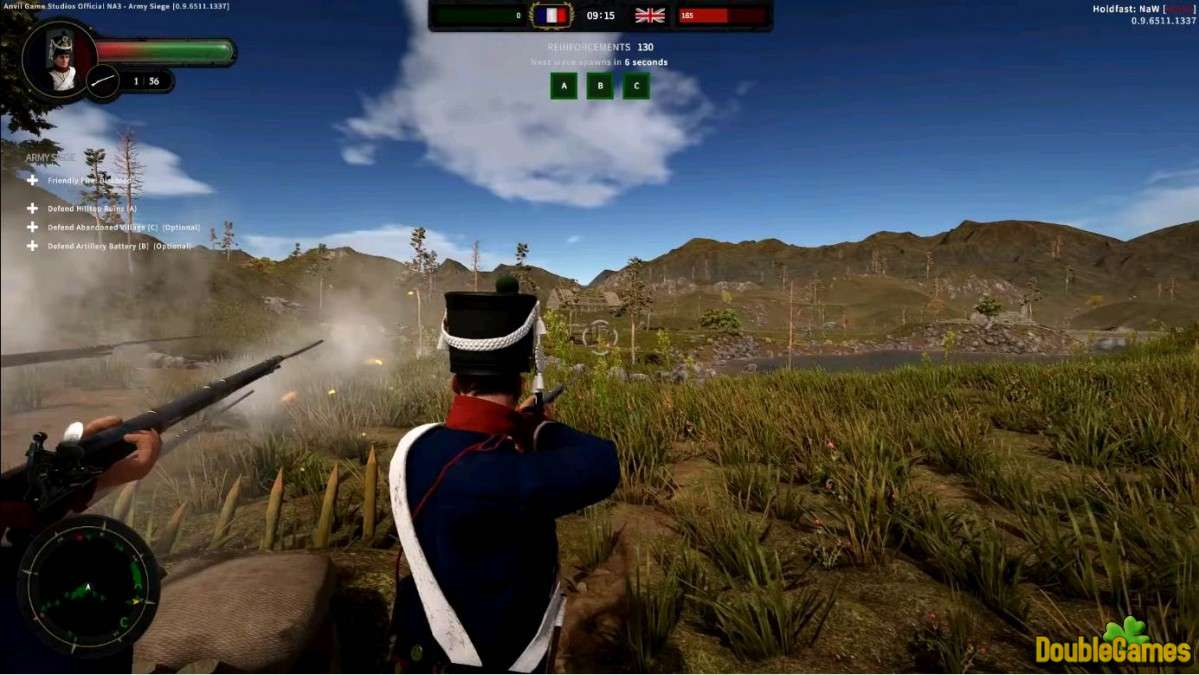1199x675 pixels.
Task: Expand the Friendly Fire objective entry
Action: 33,180
